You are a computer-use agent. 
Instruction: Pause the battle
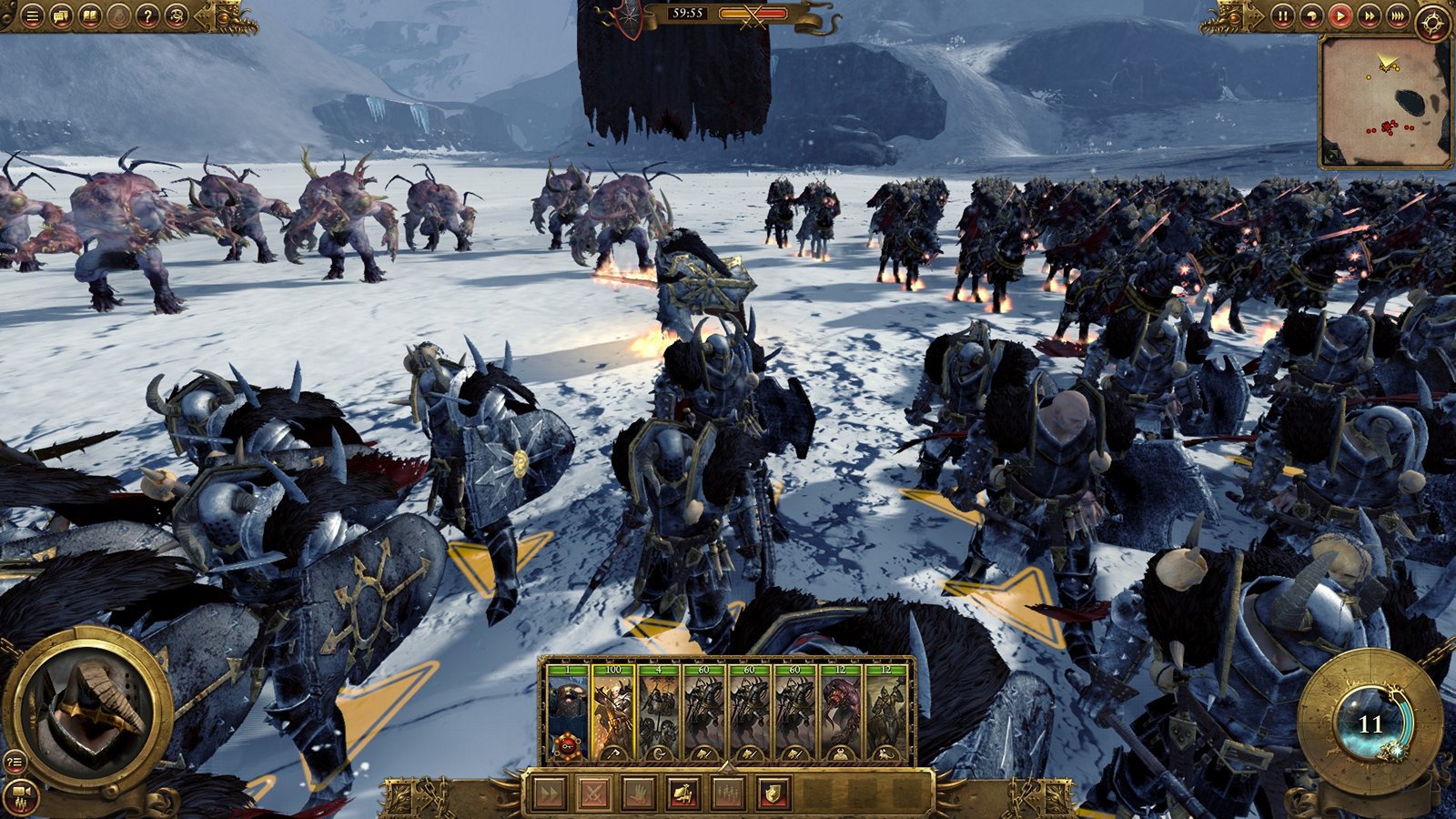point(1282,15)
